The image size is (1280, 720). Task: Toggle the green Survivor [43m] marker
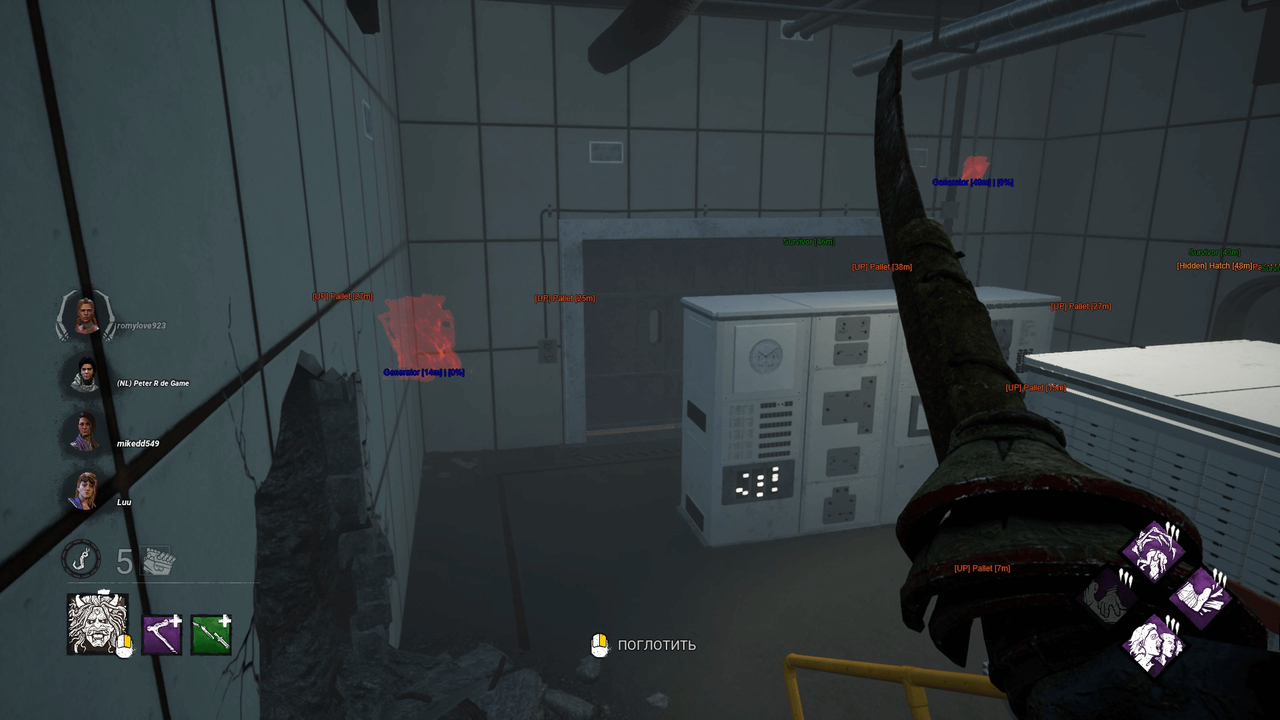click(1214, 252)
